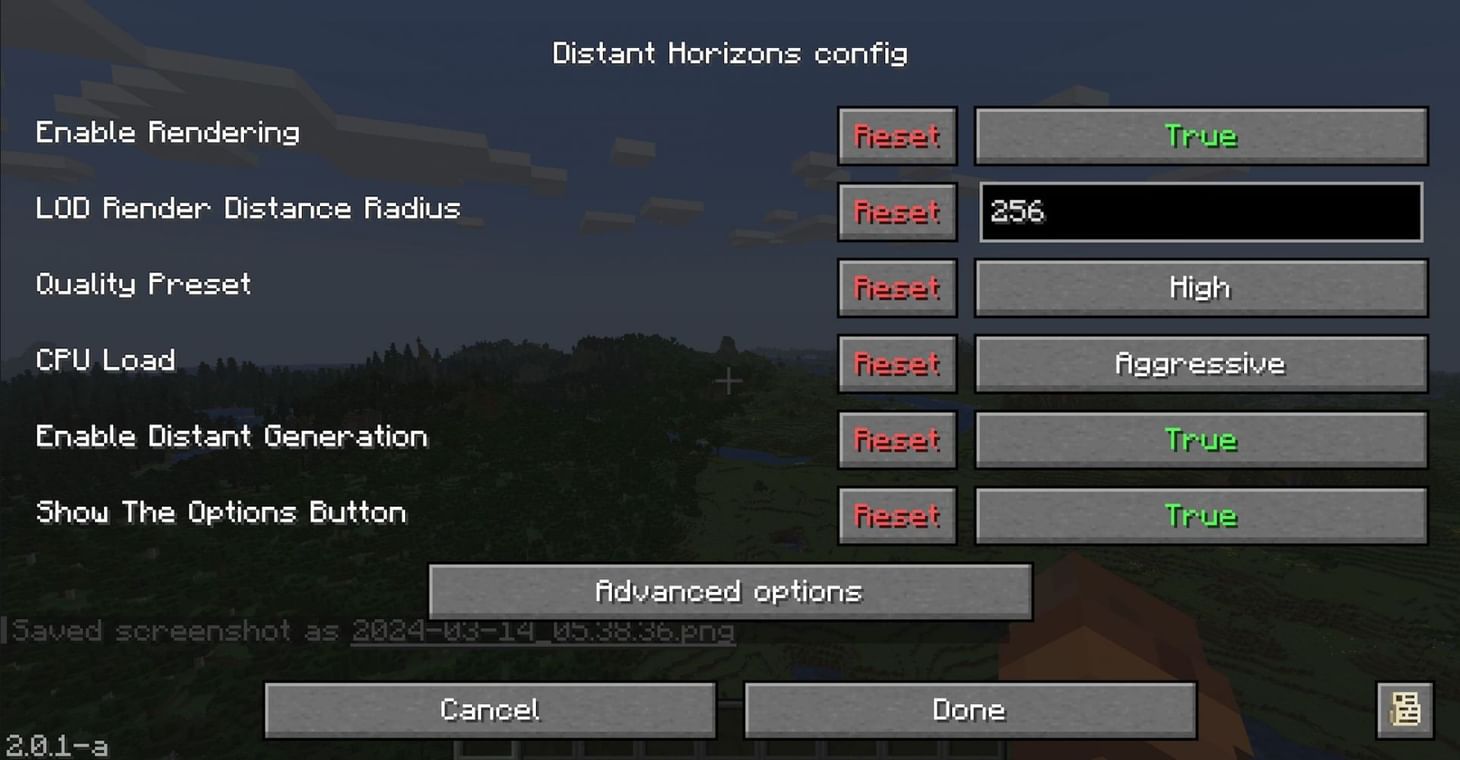Change CPU Load from Aggressive

tap(1199, 363)
